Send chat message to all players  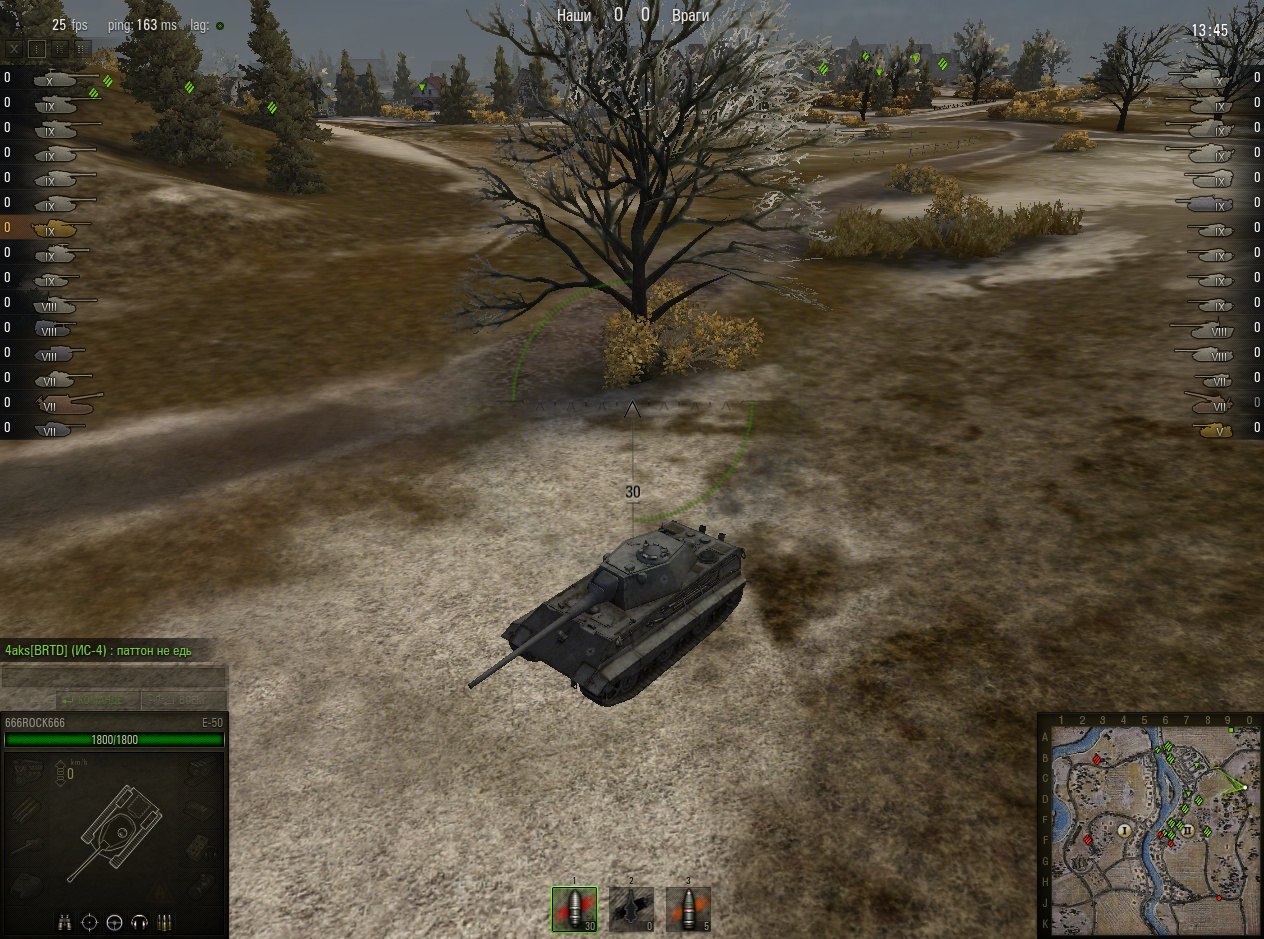(182, 700)
